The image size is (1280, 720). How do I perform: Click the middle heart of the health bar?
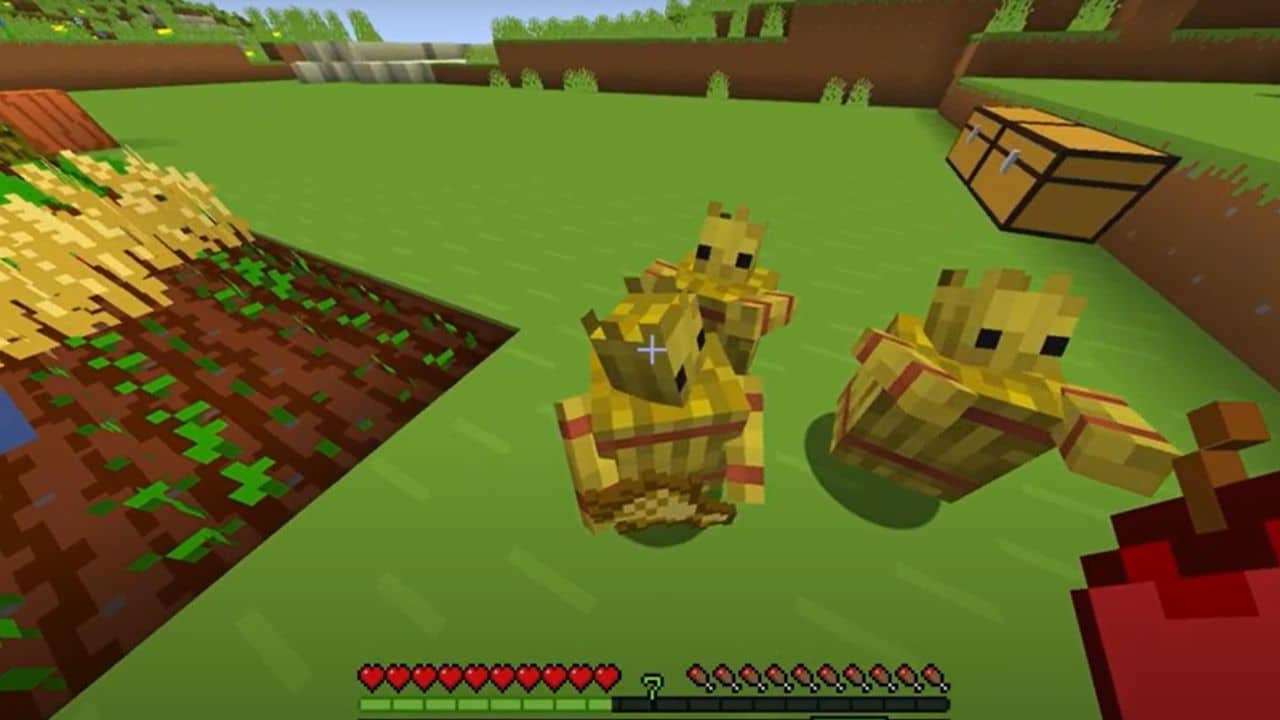[x=477, y=676]
